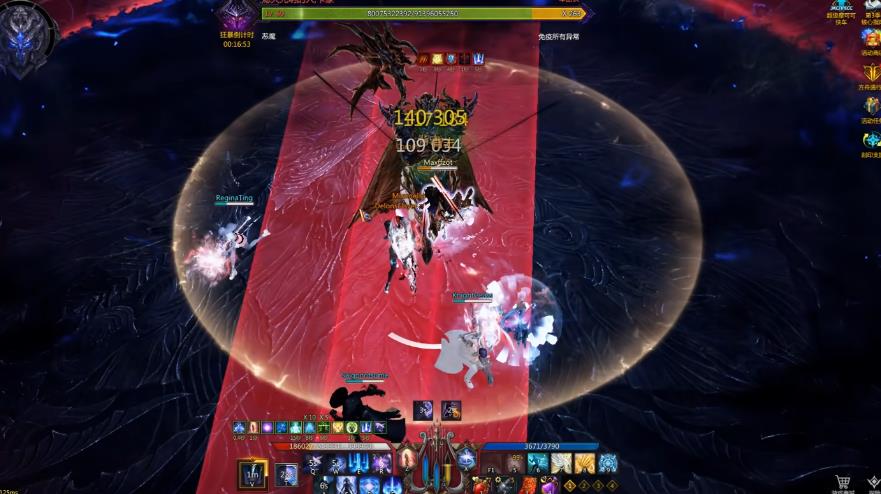Open the golden winged emblem icon
This screenshot has height=494, width=881.
click(871, 72)
